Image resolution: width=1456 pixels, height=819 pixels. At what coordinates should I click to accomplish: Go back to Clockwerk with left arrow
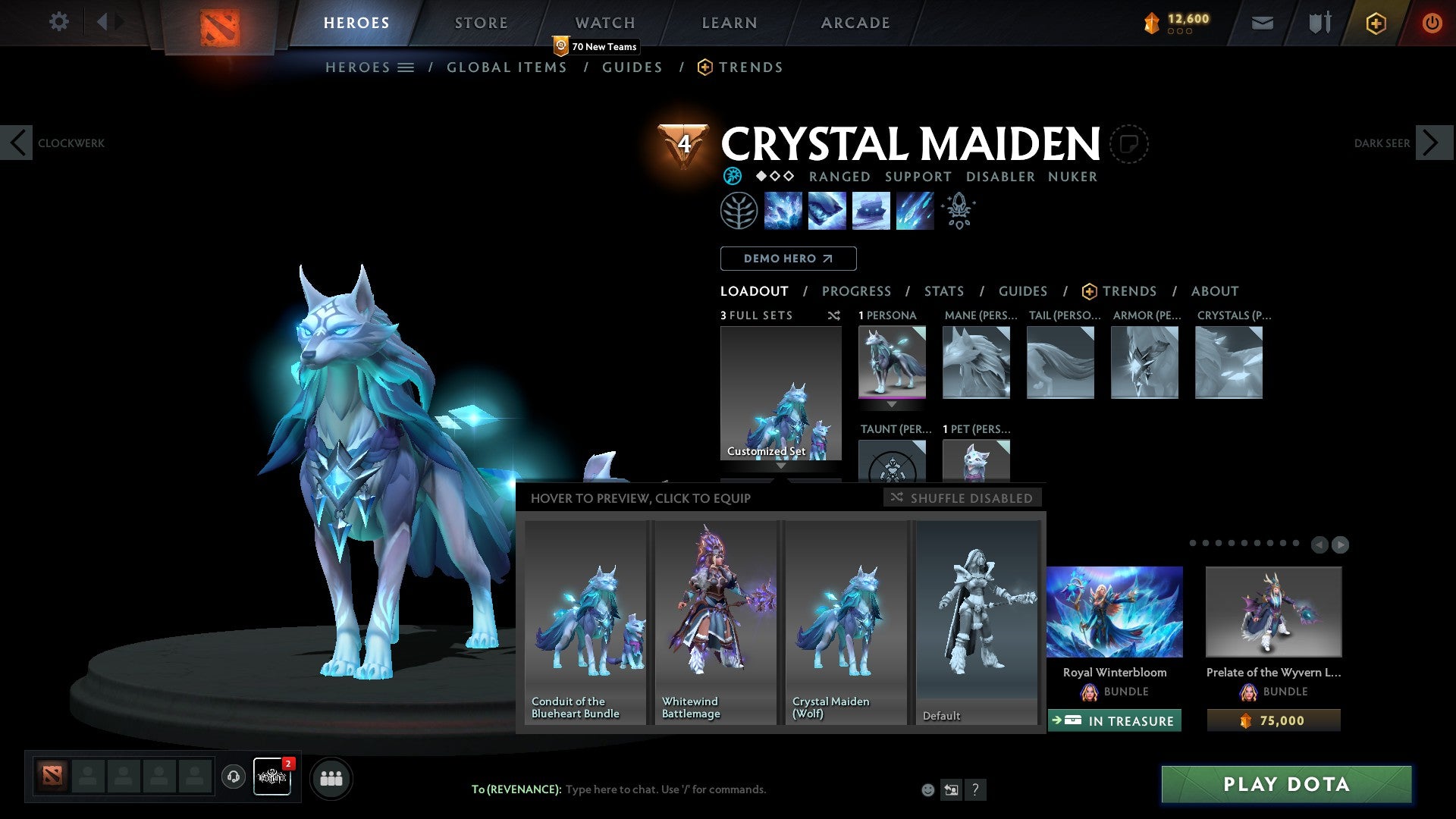(17, 143)
